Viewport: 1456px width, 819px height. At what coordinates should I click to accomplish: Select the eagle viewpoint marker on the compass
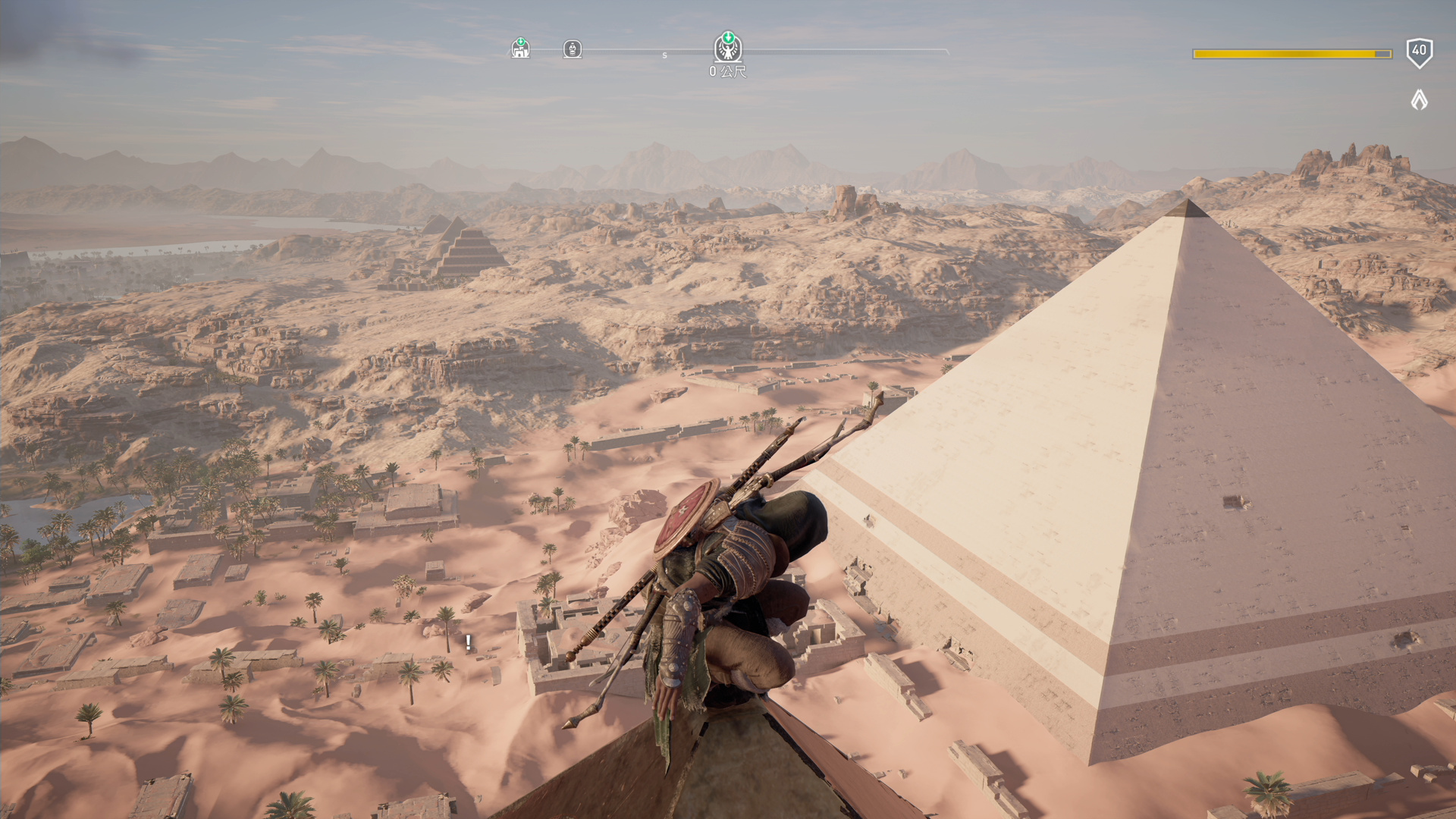(728, 49)
